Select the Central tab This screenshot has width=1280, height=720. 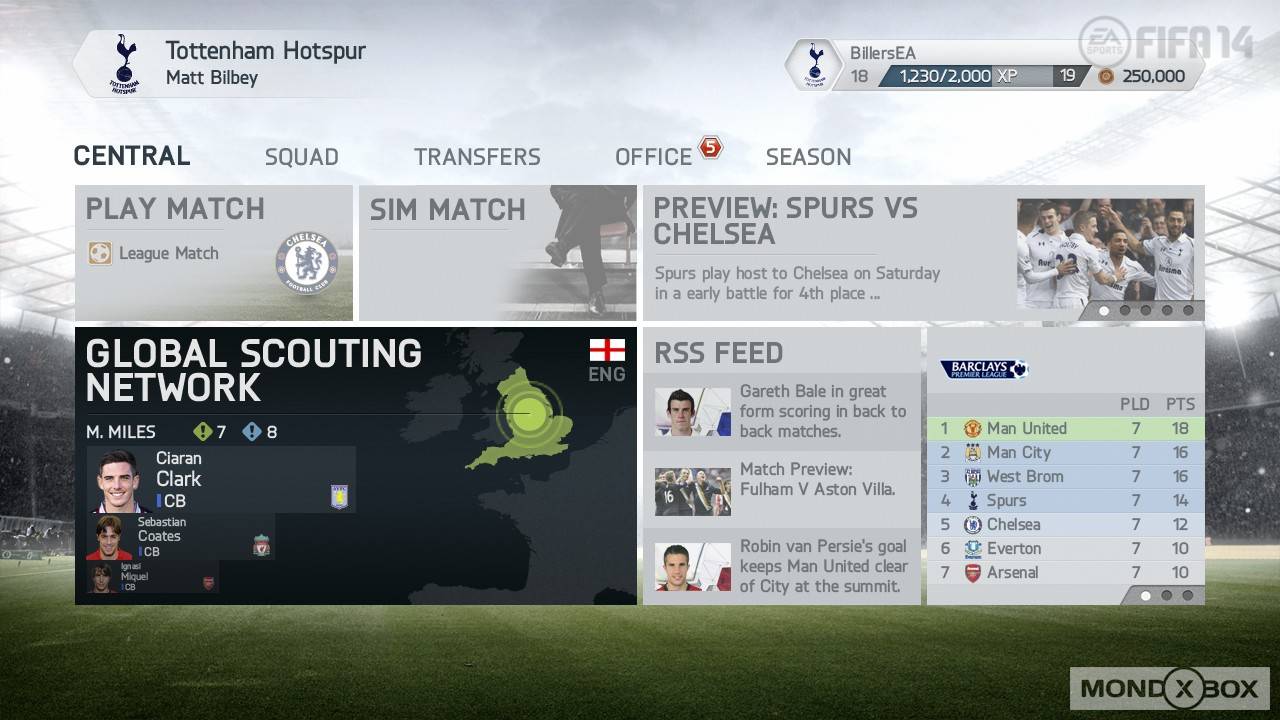click(132, 156)
